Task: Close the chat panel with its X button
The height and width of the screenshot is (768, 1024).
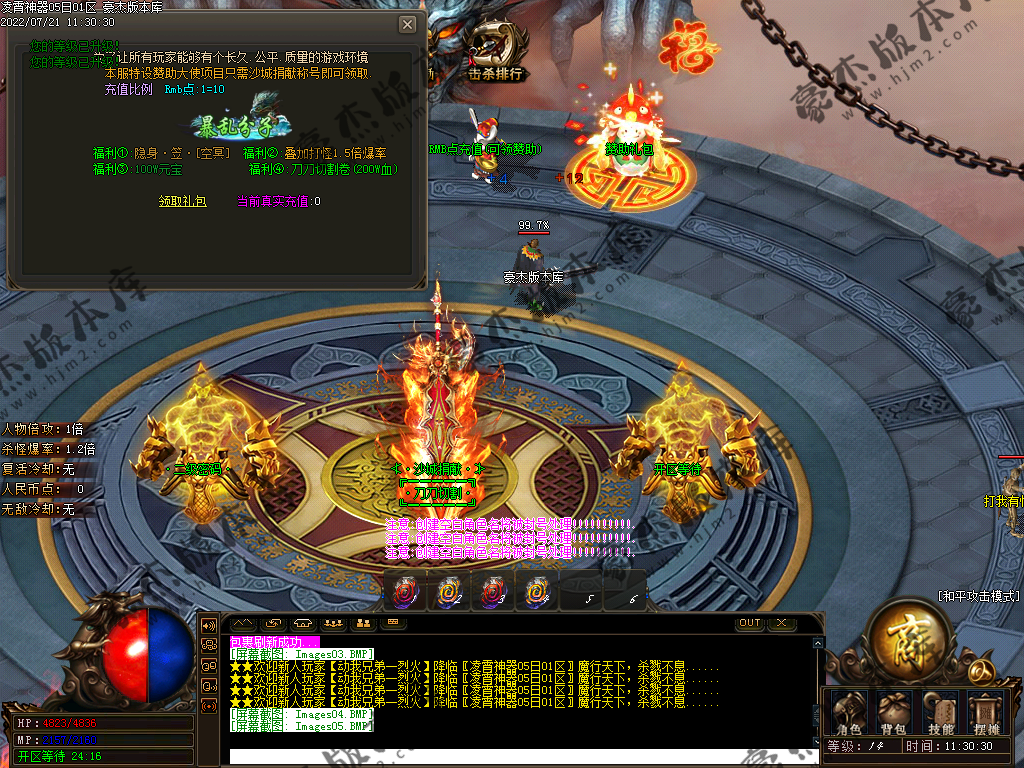Action: (781, 623)
